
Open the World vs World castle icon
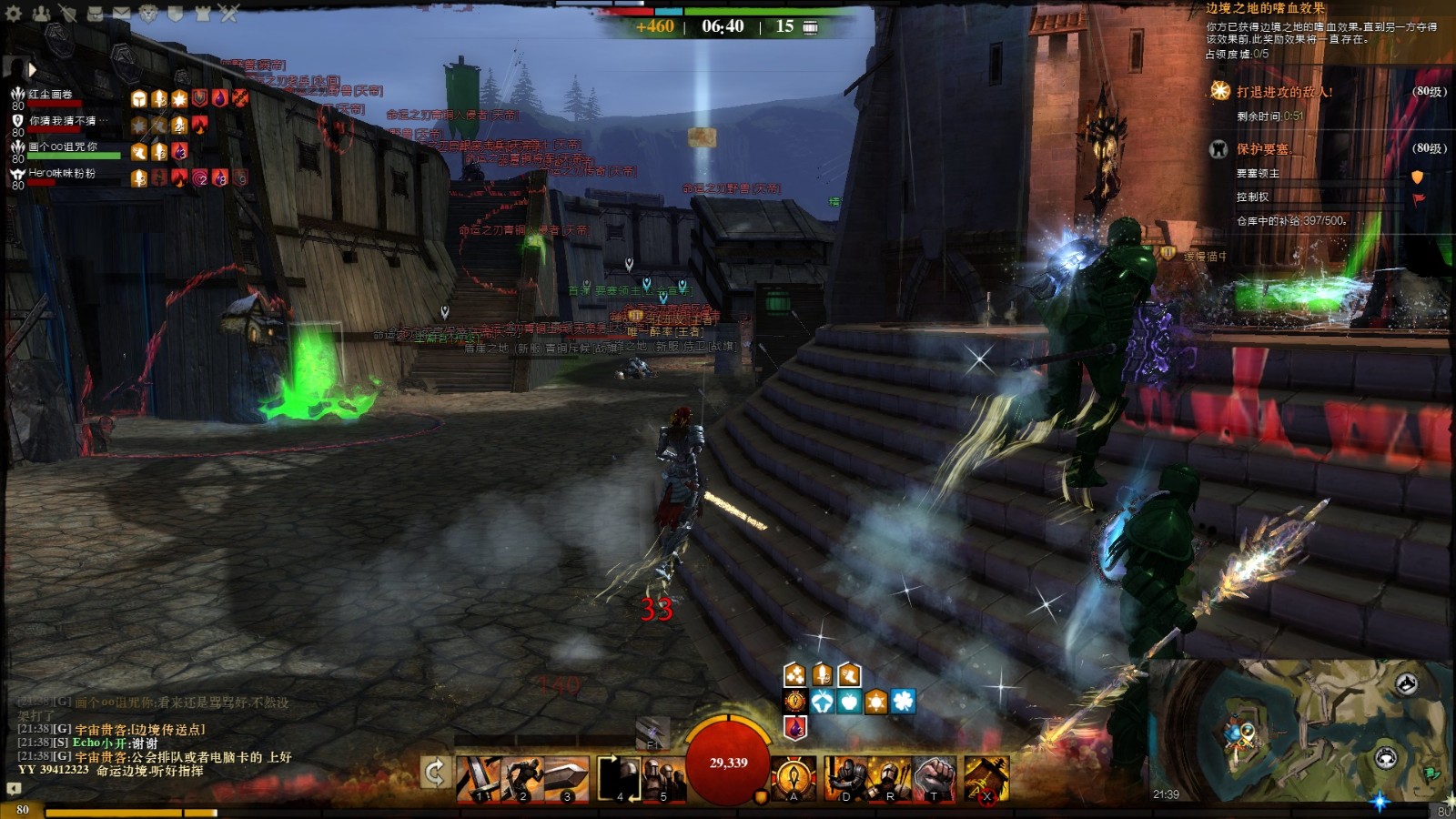coord(202,14)
